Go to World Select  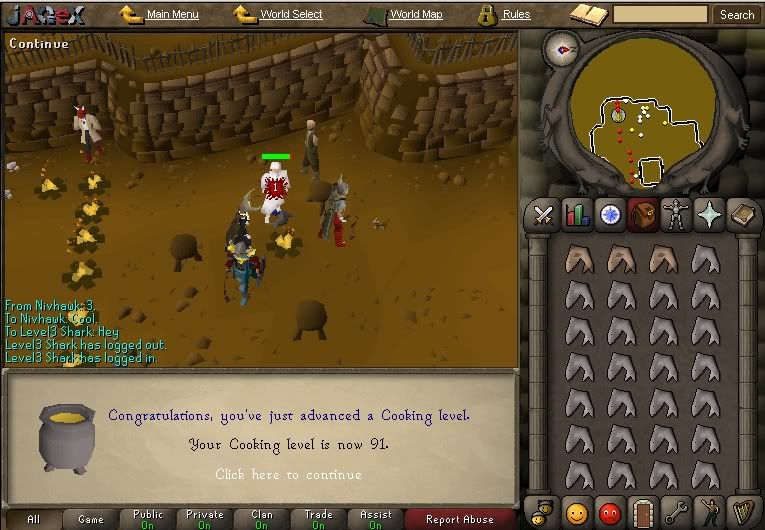tap(291, 15)
